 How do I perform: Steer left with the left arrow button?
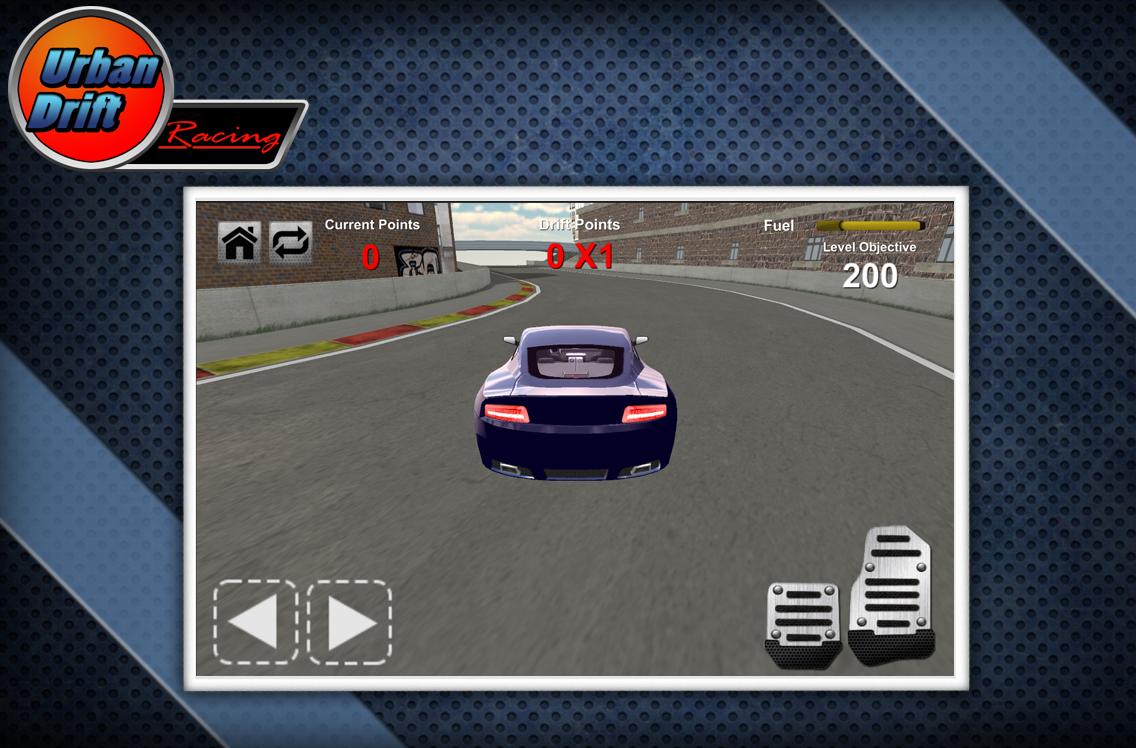pyautogui.click(x=255, y=622)
